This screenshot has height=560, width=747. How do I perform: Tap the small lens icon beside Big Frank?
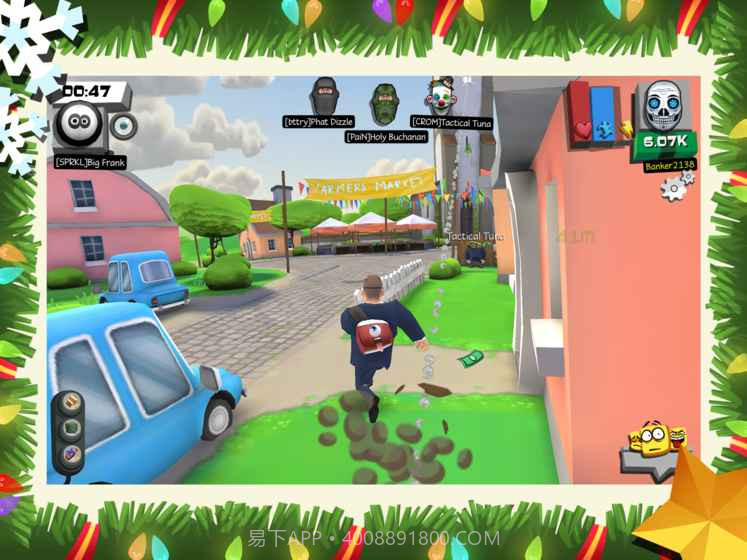[x=122, y=126]
